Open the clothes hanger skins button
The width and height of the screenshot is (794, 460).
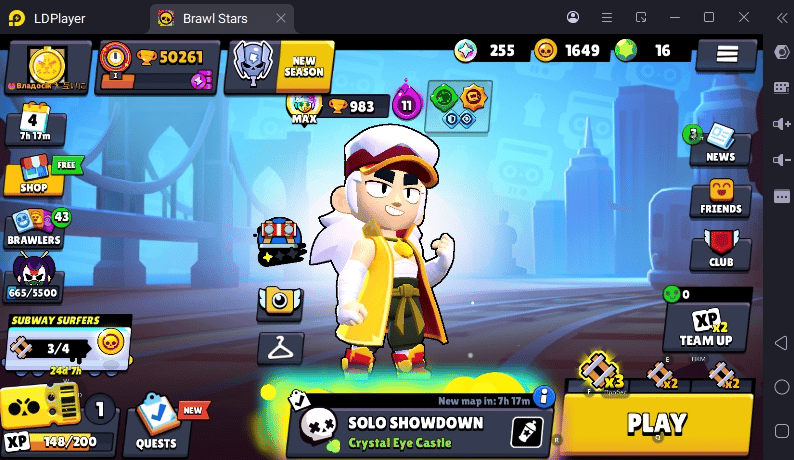[279, 348]
